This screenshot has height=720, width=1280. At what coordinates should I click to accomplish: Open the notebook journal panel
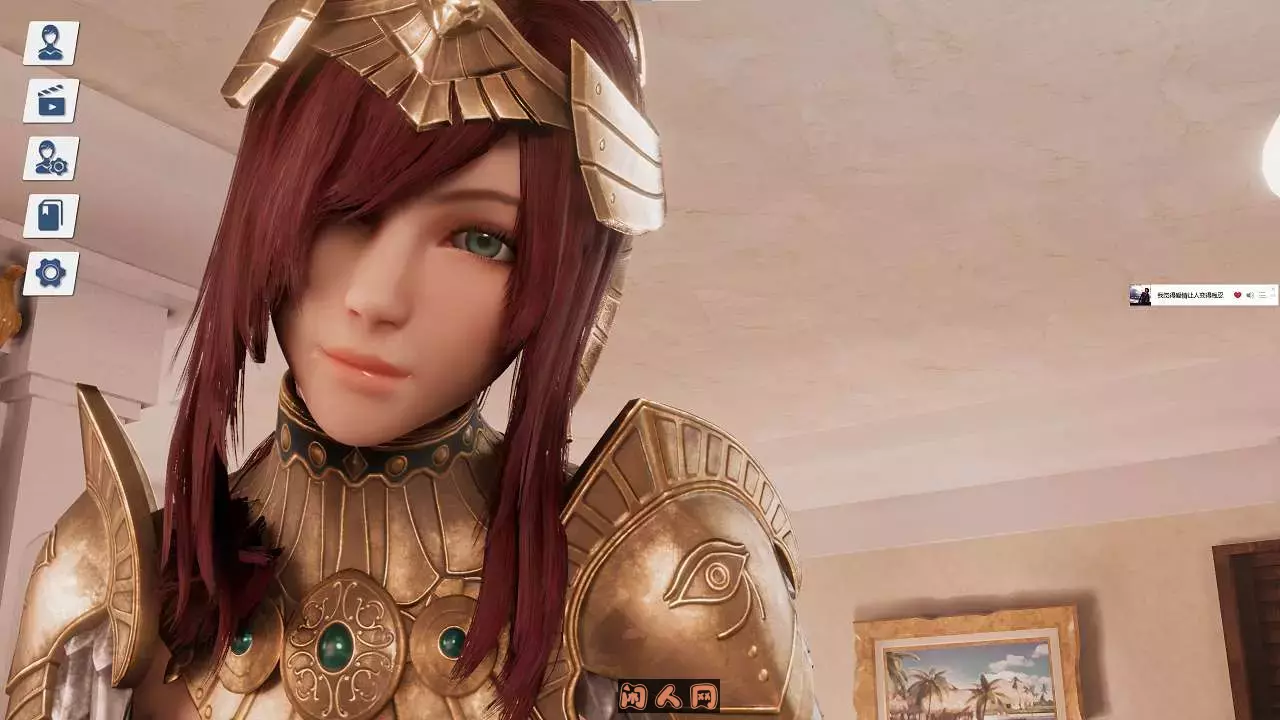[x=51, y=215]
